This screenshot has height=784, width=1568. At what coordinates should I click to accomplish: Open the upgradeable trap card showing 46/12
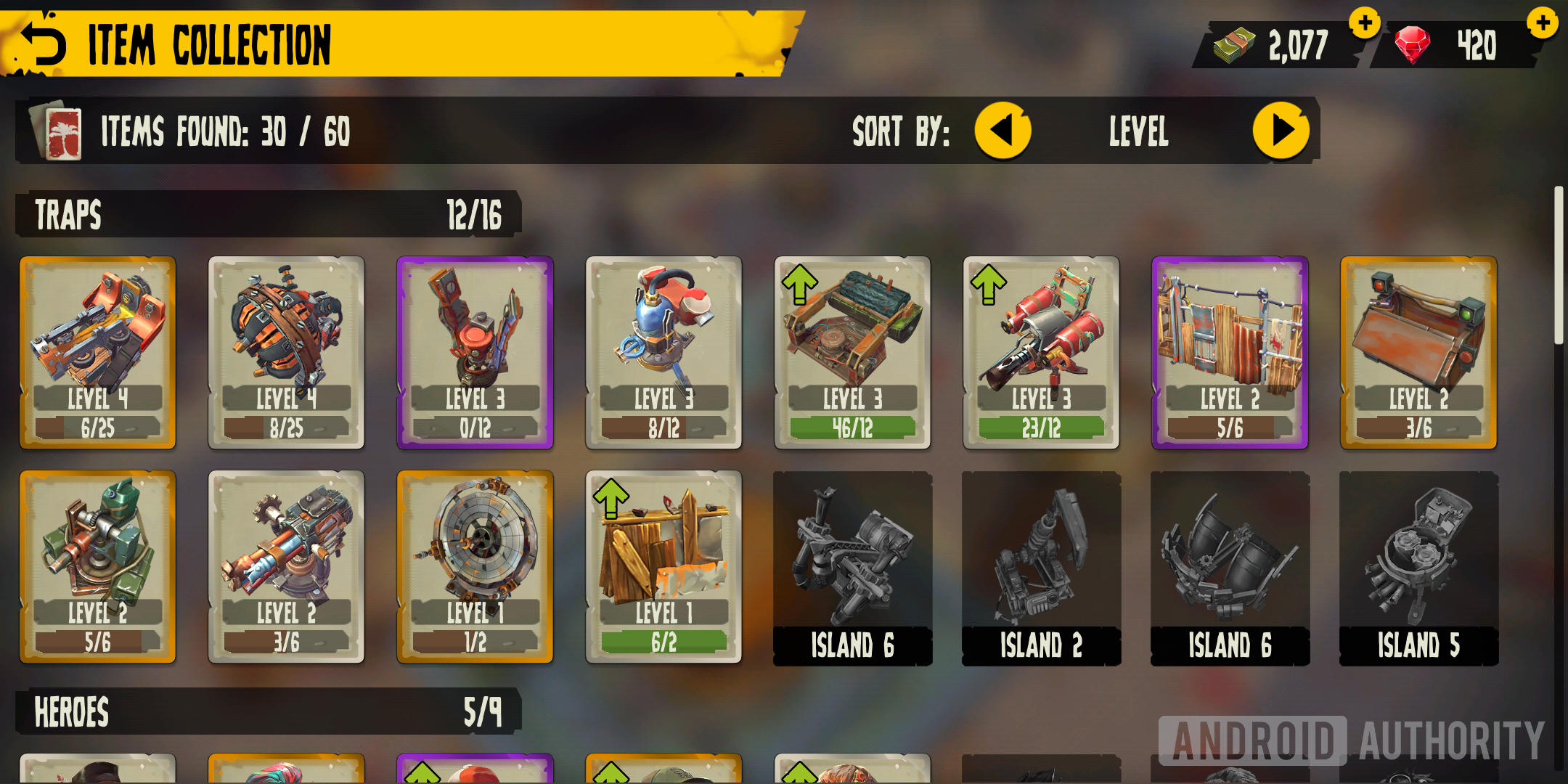point(853,352)
